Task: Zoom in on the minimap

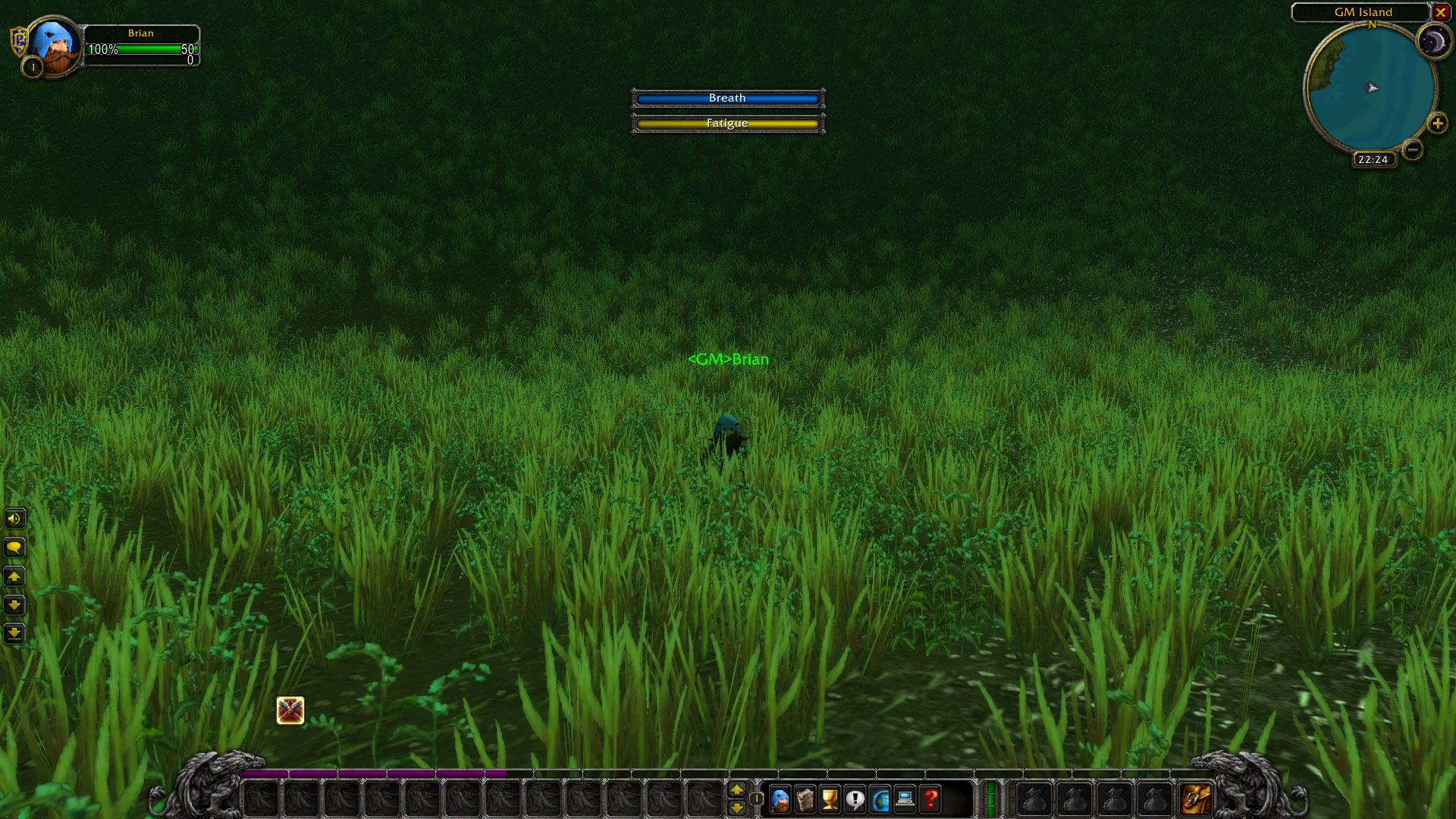Action: (x=1439, y=124)
